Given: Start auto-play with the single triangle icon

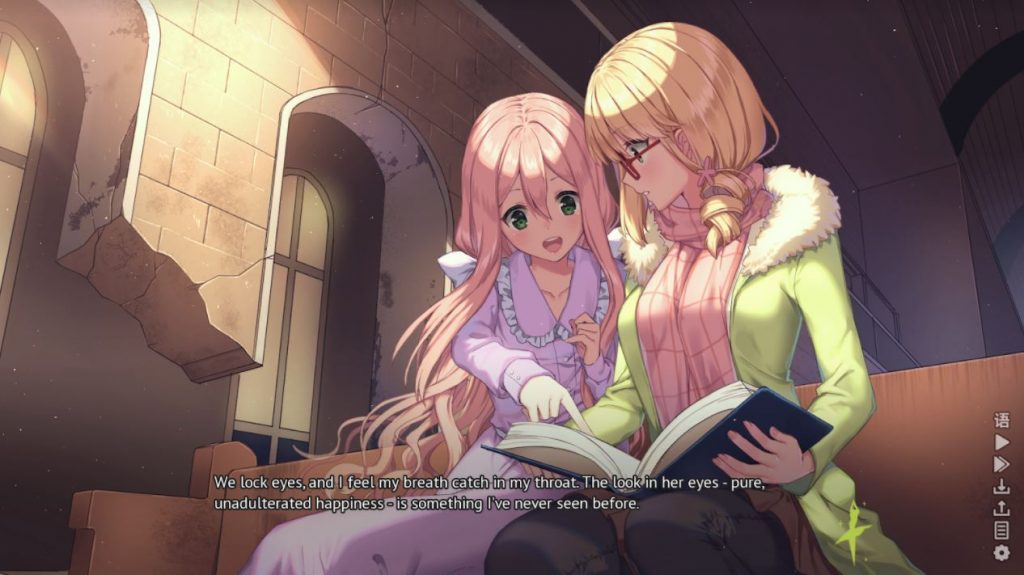Looking at the screenshot, I should pyautogui.click(x=1001, y=442).
